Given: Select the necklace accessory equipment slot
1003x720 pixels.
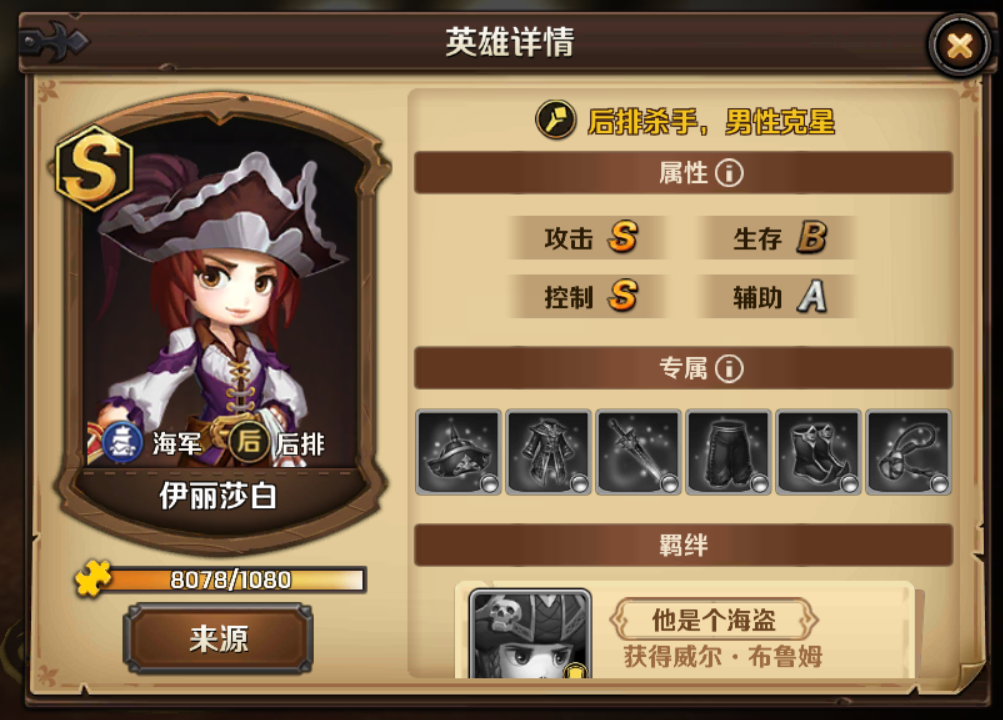Looking at the screenshot, I should point(908,452).
